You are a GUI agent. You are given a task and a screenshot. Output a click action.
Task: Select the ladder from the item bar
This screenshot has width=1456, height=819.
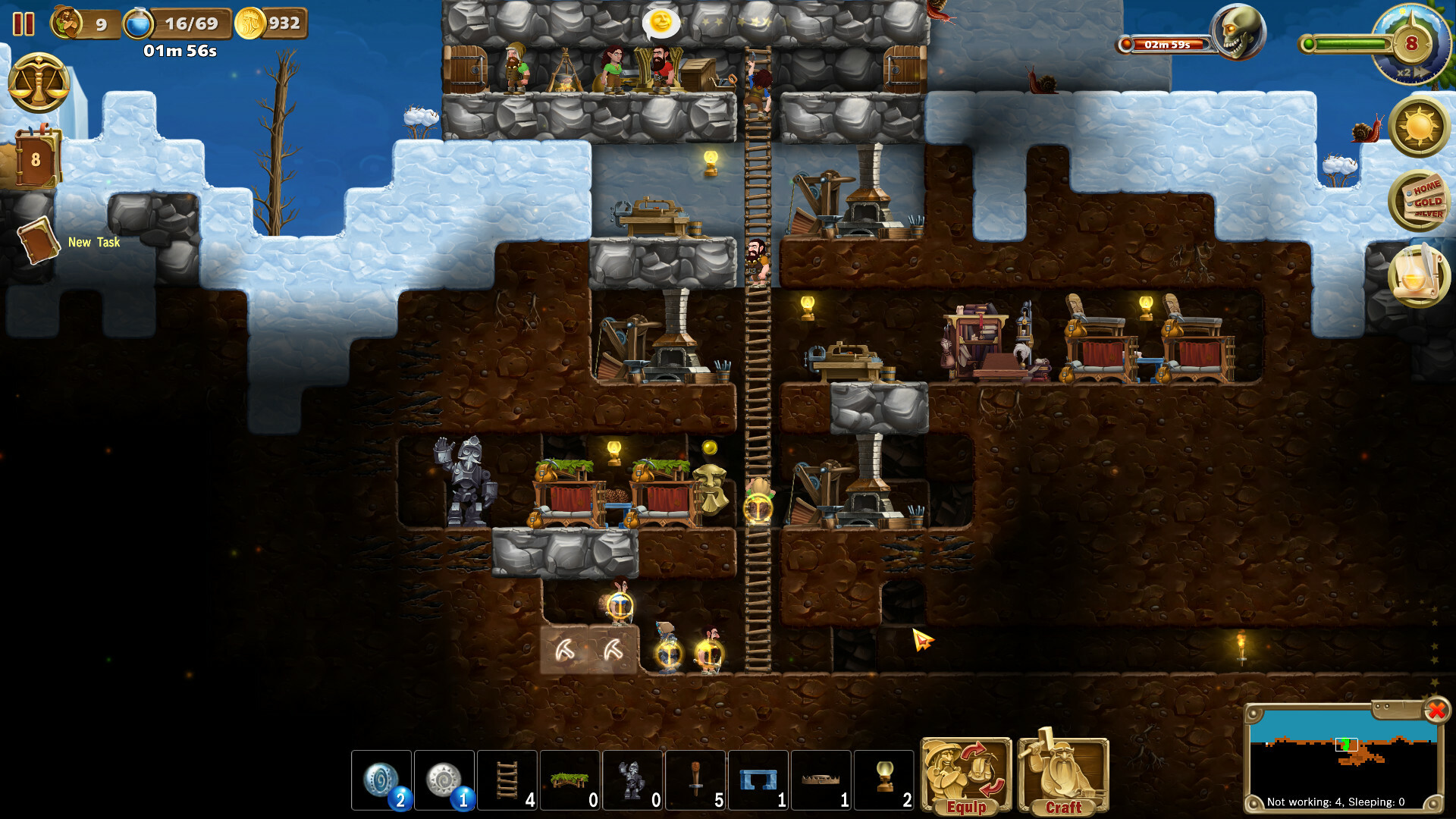coord(507,781)
